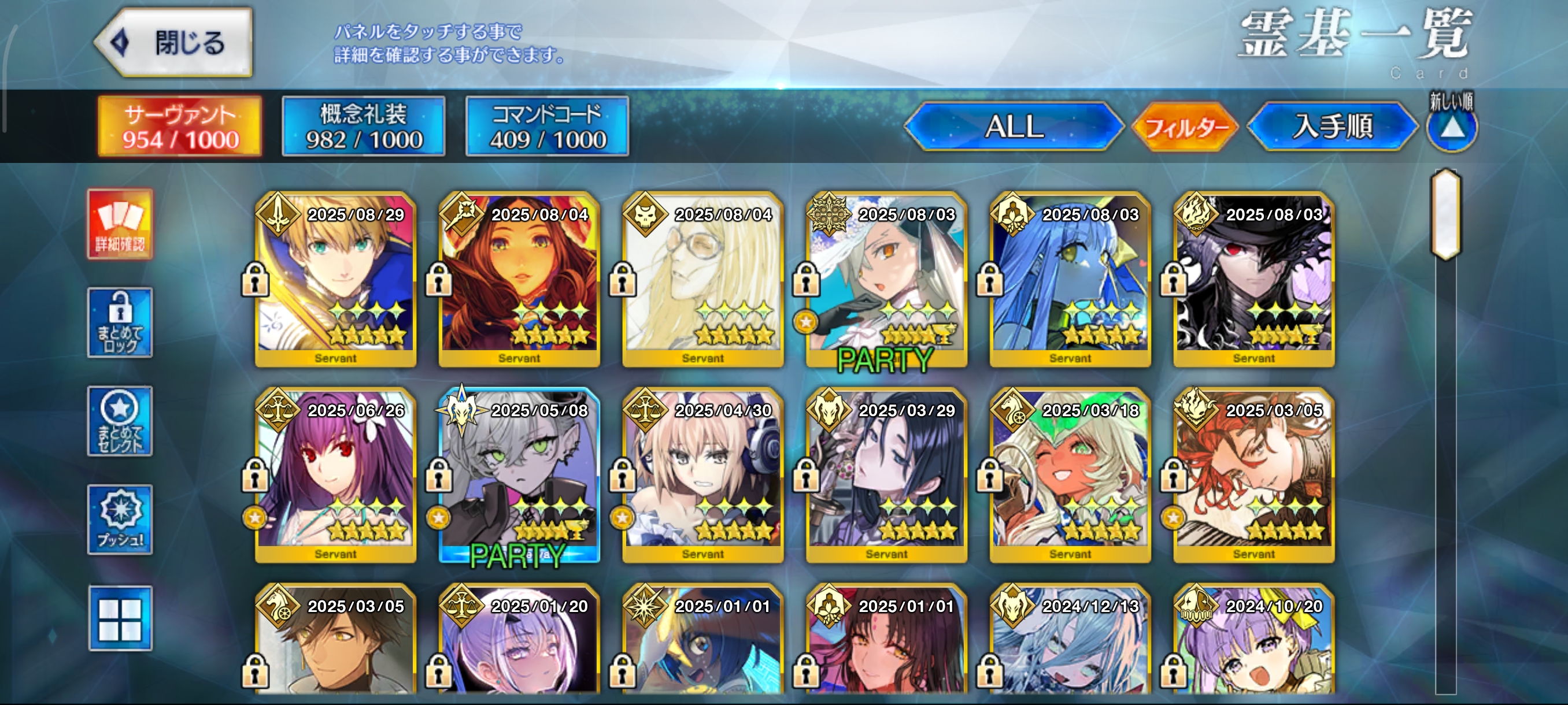The height and width of the screenshot is (705, 1568).
Task: Open the プッシュ! button
Action: 120,520
